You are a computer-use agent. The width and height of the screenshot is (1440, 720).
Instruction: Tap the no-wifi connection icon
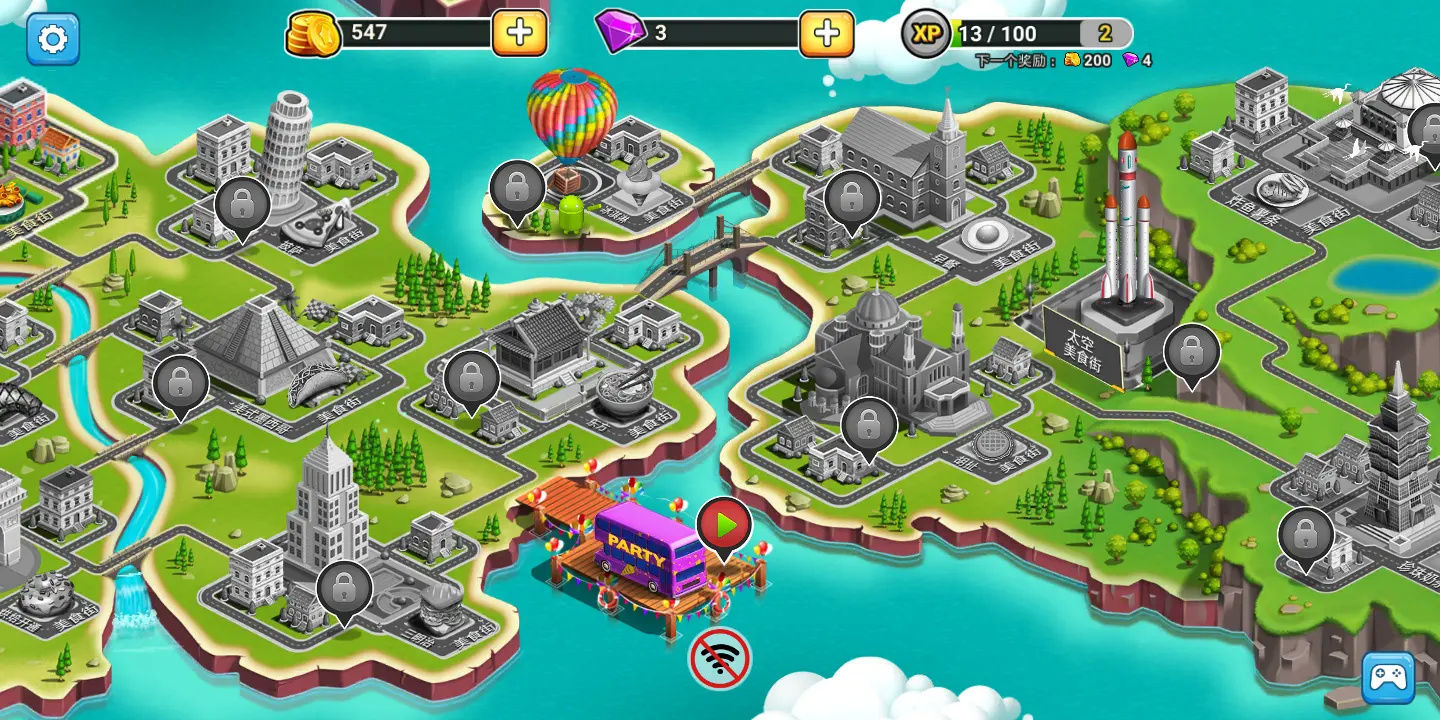click(x=719, y=658)
